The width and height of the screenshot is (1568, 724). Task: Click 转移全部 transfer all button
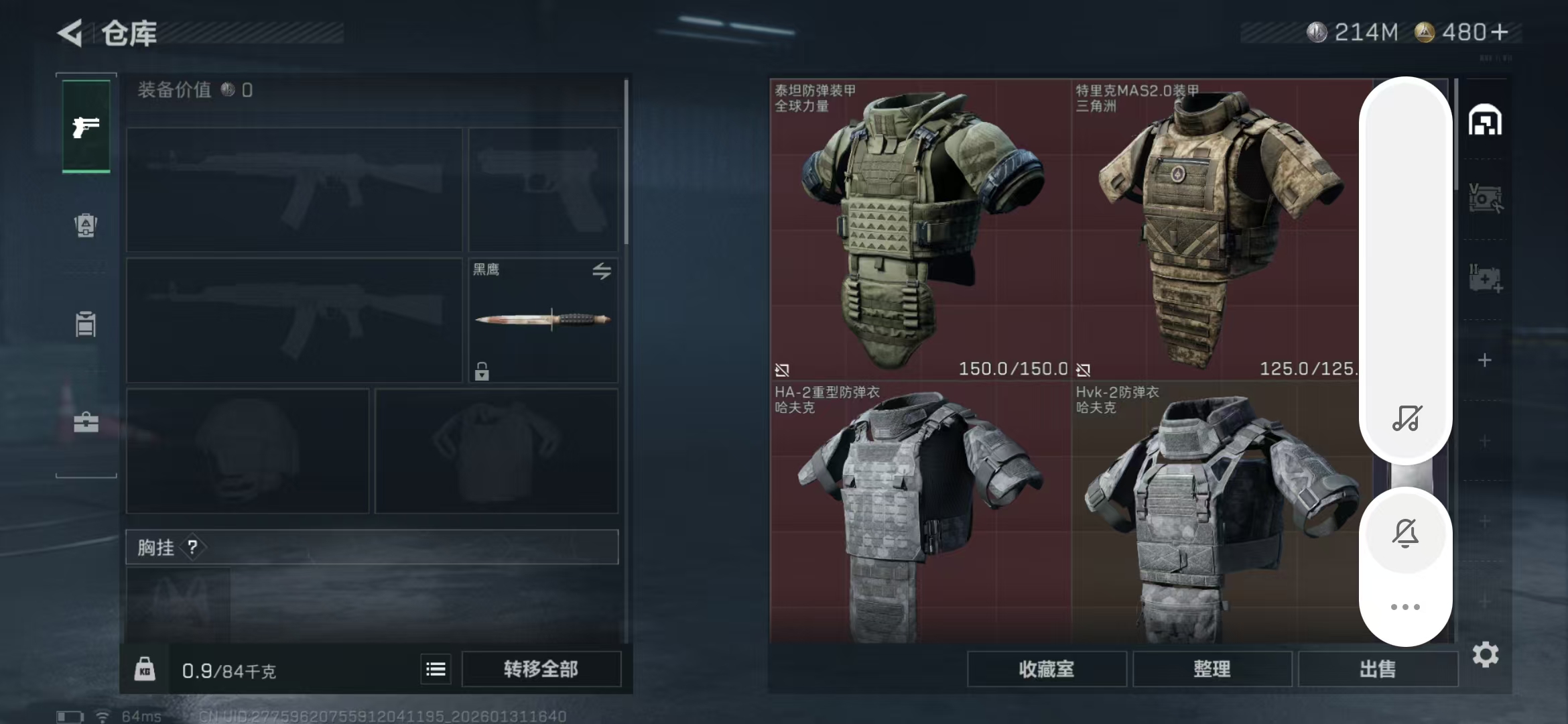tap(541, 669)
